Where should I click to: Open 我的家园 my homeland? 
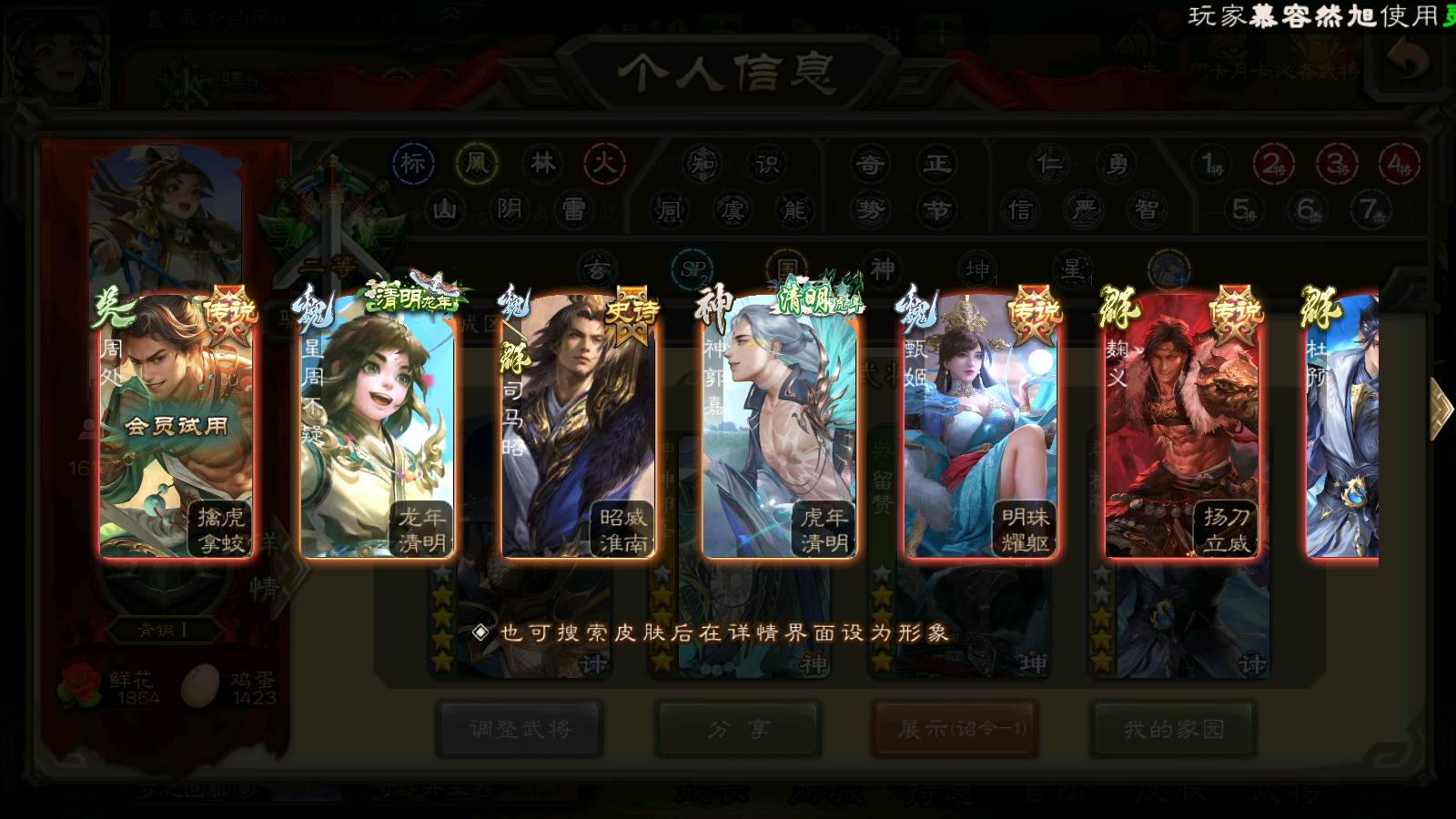(1174, 729)
